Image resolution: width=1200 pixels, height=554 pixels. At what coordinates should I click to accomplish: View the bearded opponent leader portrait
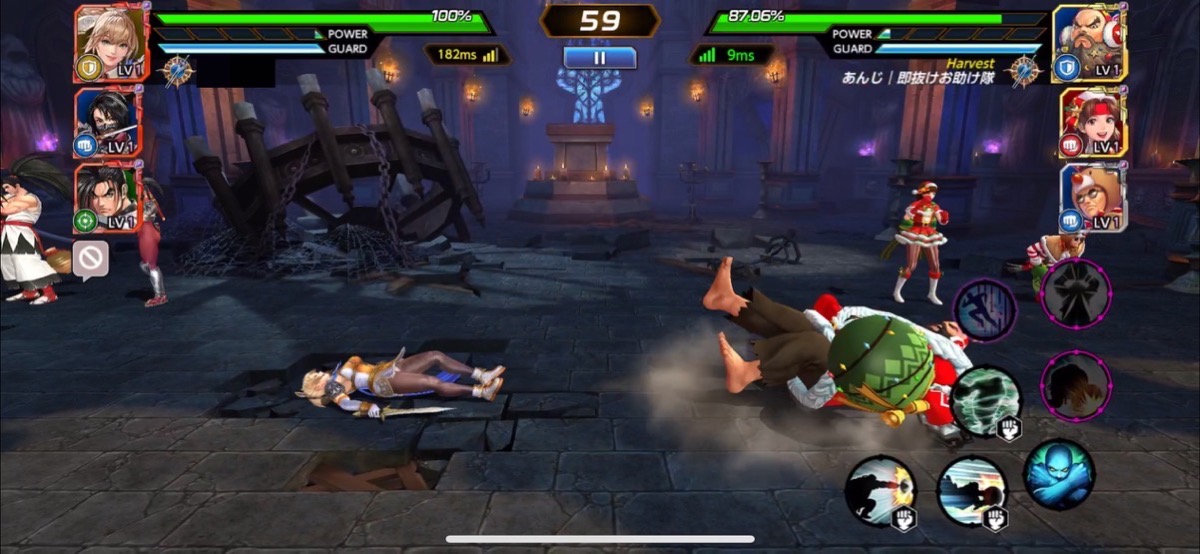(1090, 42)
